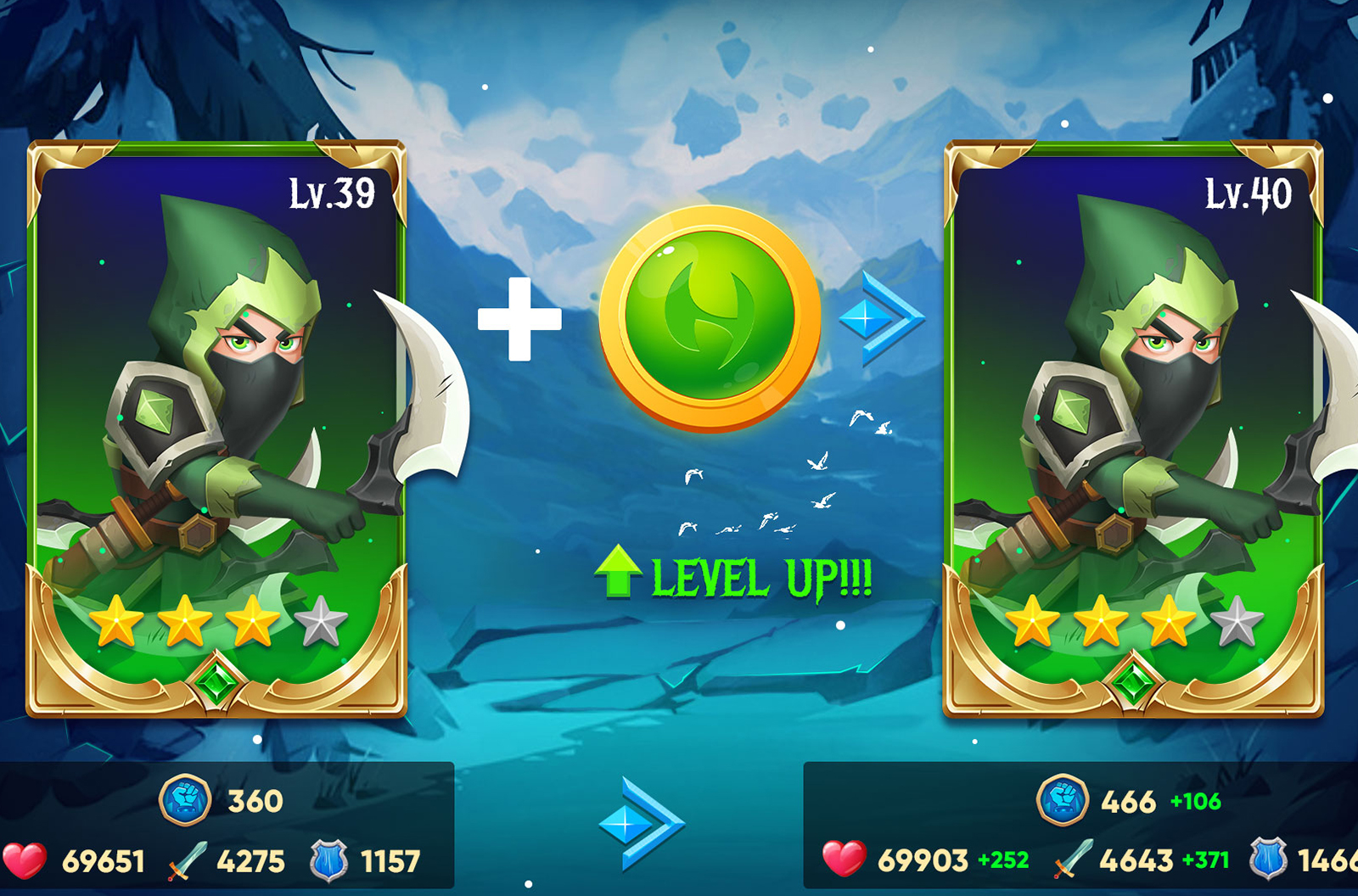1358x896 pixels.
Task: Click the blue arrow between the stat panels
Action: coord(641,823)
